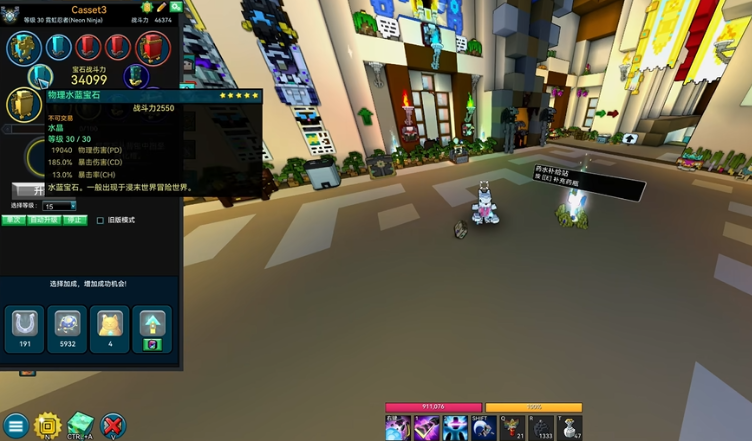Click the 停止 stop button
The height and width of the screenshot is (441, 752).
[x=75, y=220]
